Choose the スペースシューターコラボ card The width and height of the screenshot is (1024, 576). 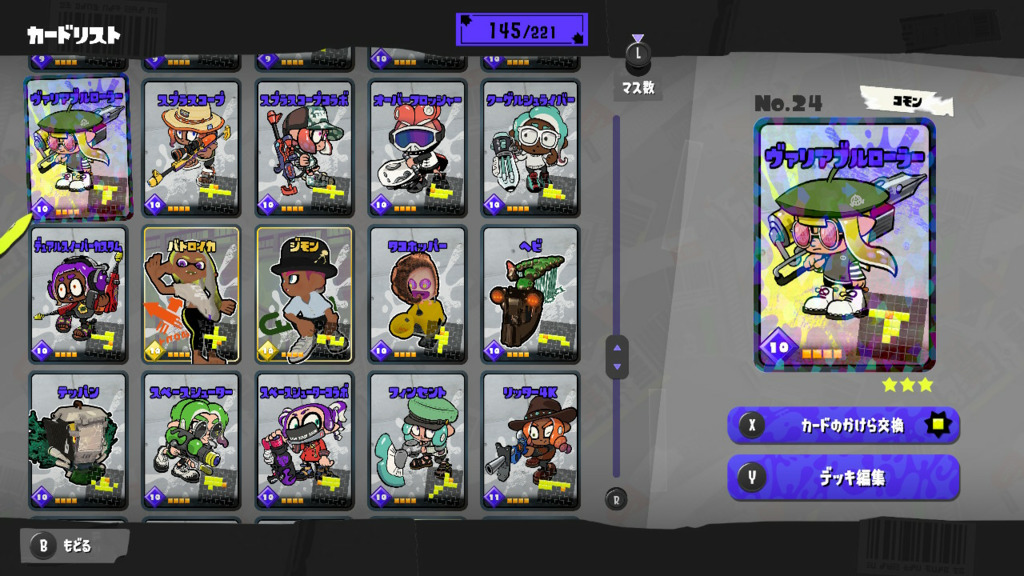point(305,440)
